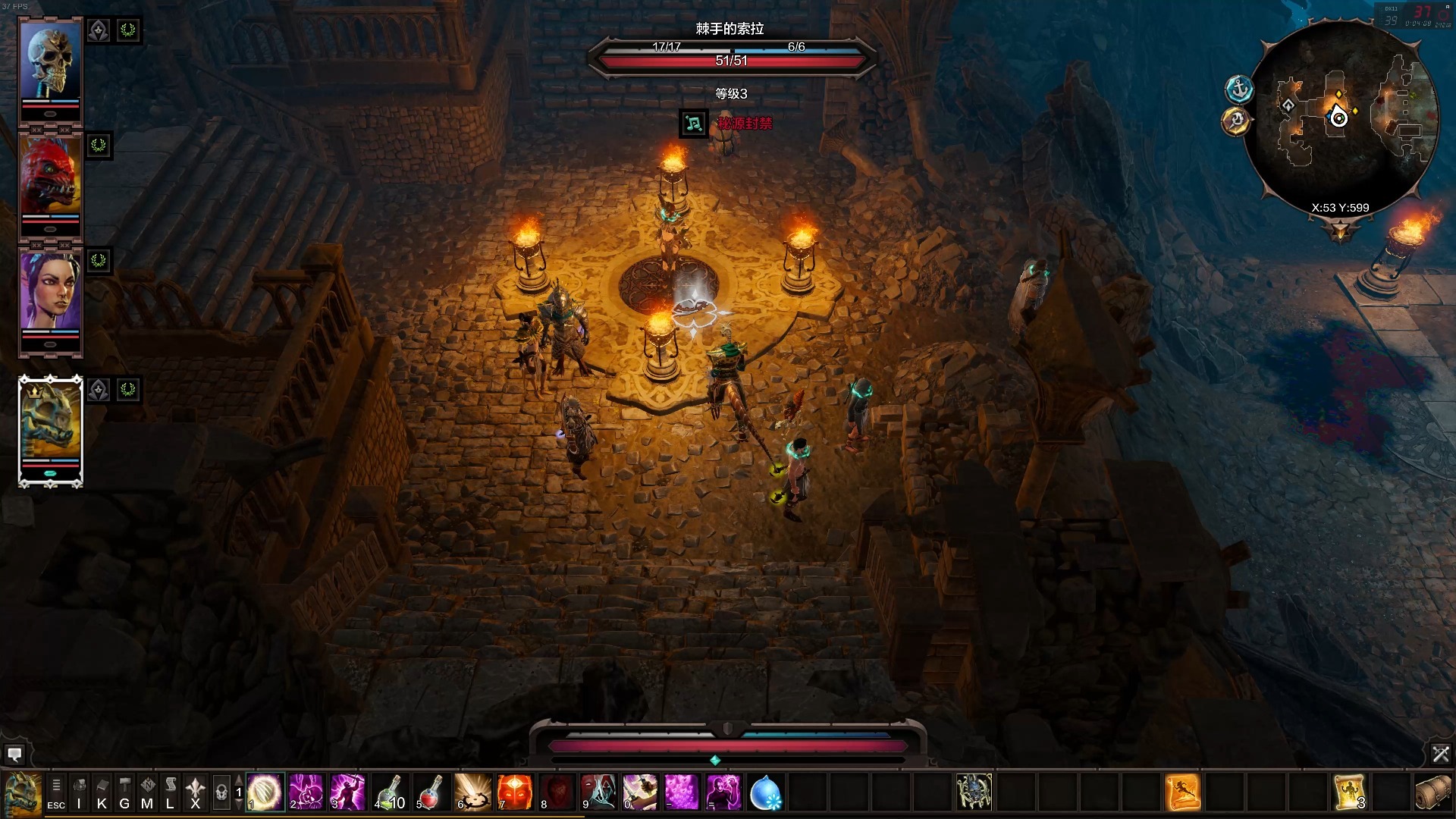The width and height of the screenshot is (1456, 819).
Task: Toggle the hotbar lock icon
Action: pos(221,792)
